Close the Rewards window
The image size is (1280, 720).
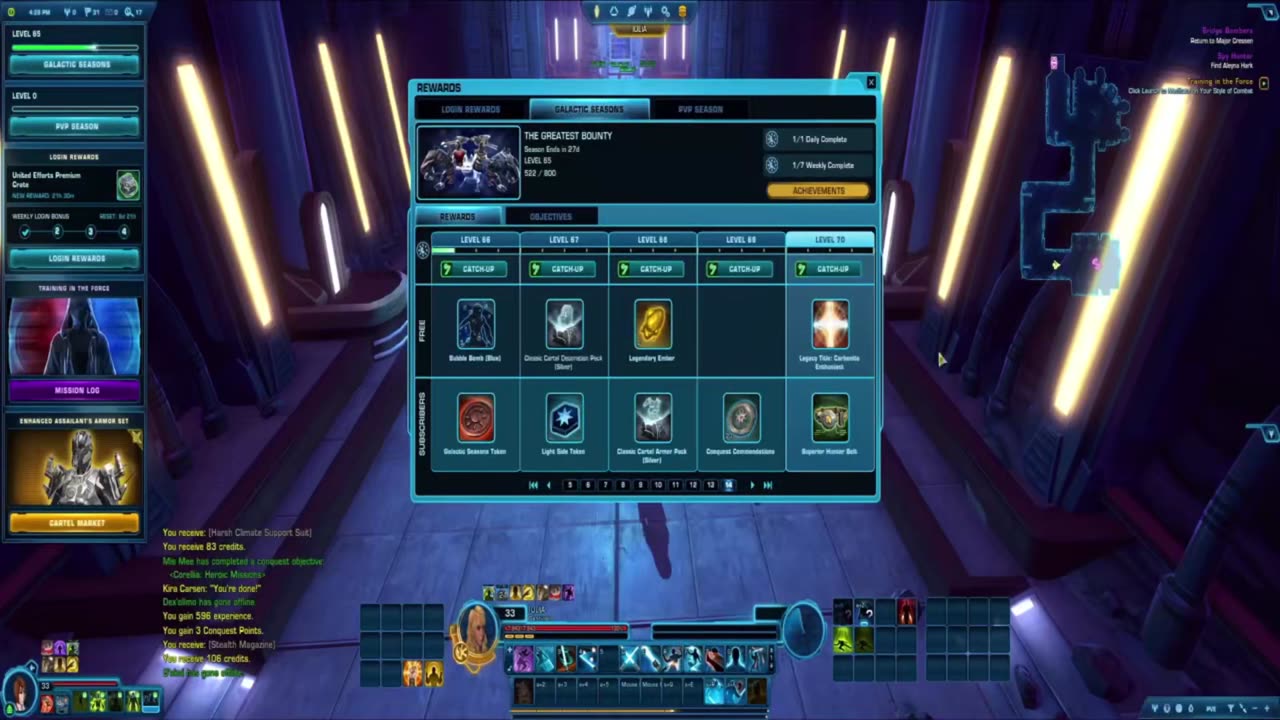[870, 83]
